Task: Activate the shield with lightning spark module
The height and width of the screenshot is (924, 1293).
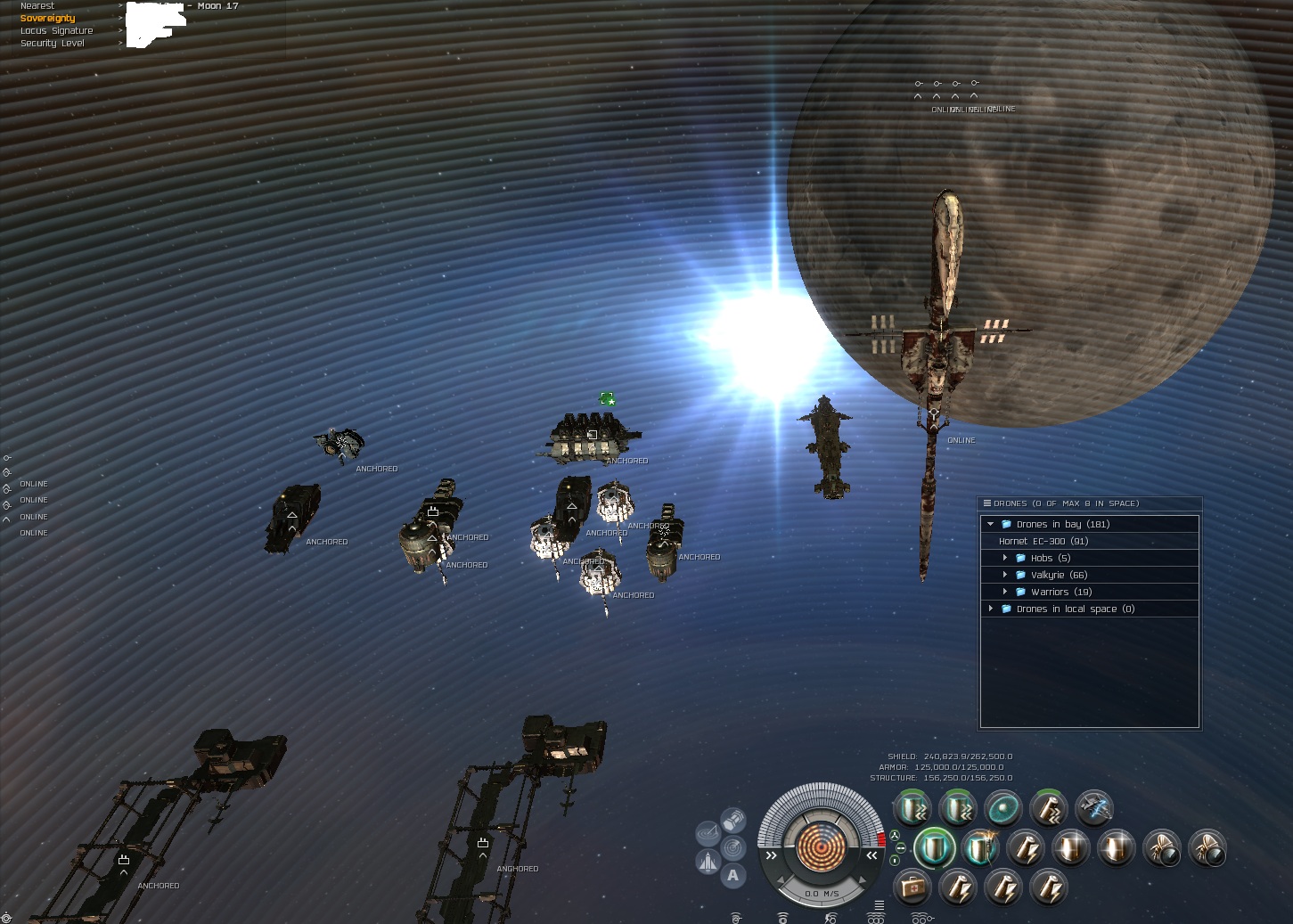Action: click(980, 847)
